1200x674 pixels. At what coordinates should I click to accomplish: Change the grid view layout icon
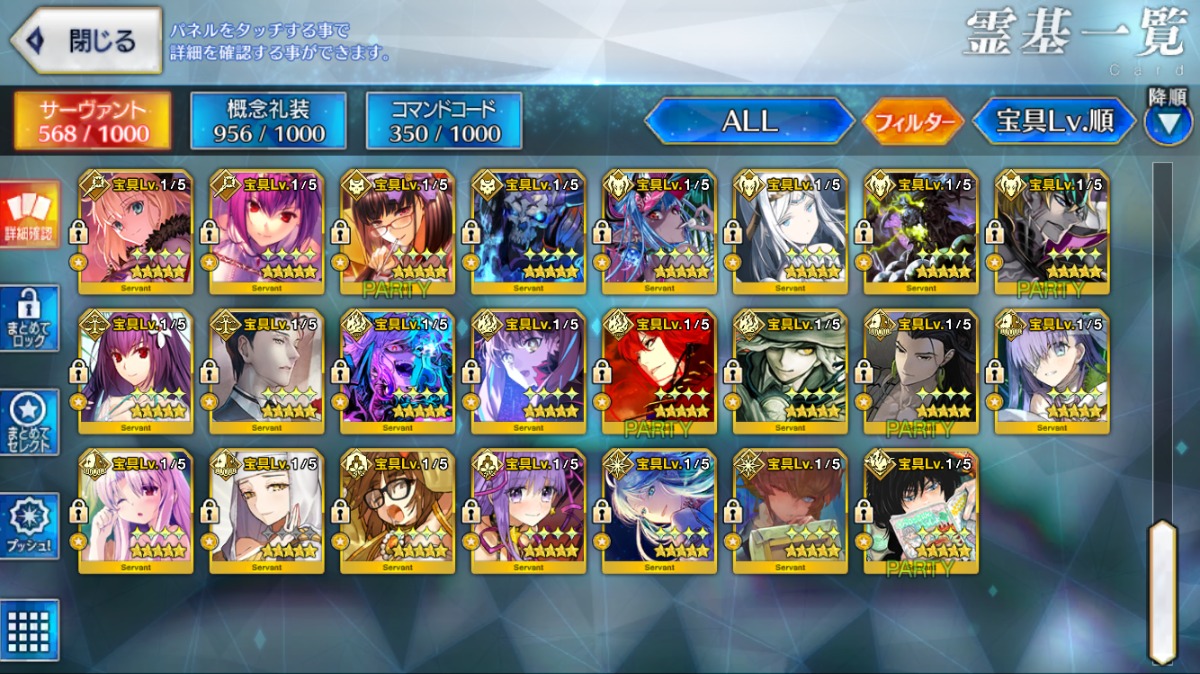30,629
